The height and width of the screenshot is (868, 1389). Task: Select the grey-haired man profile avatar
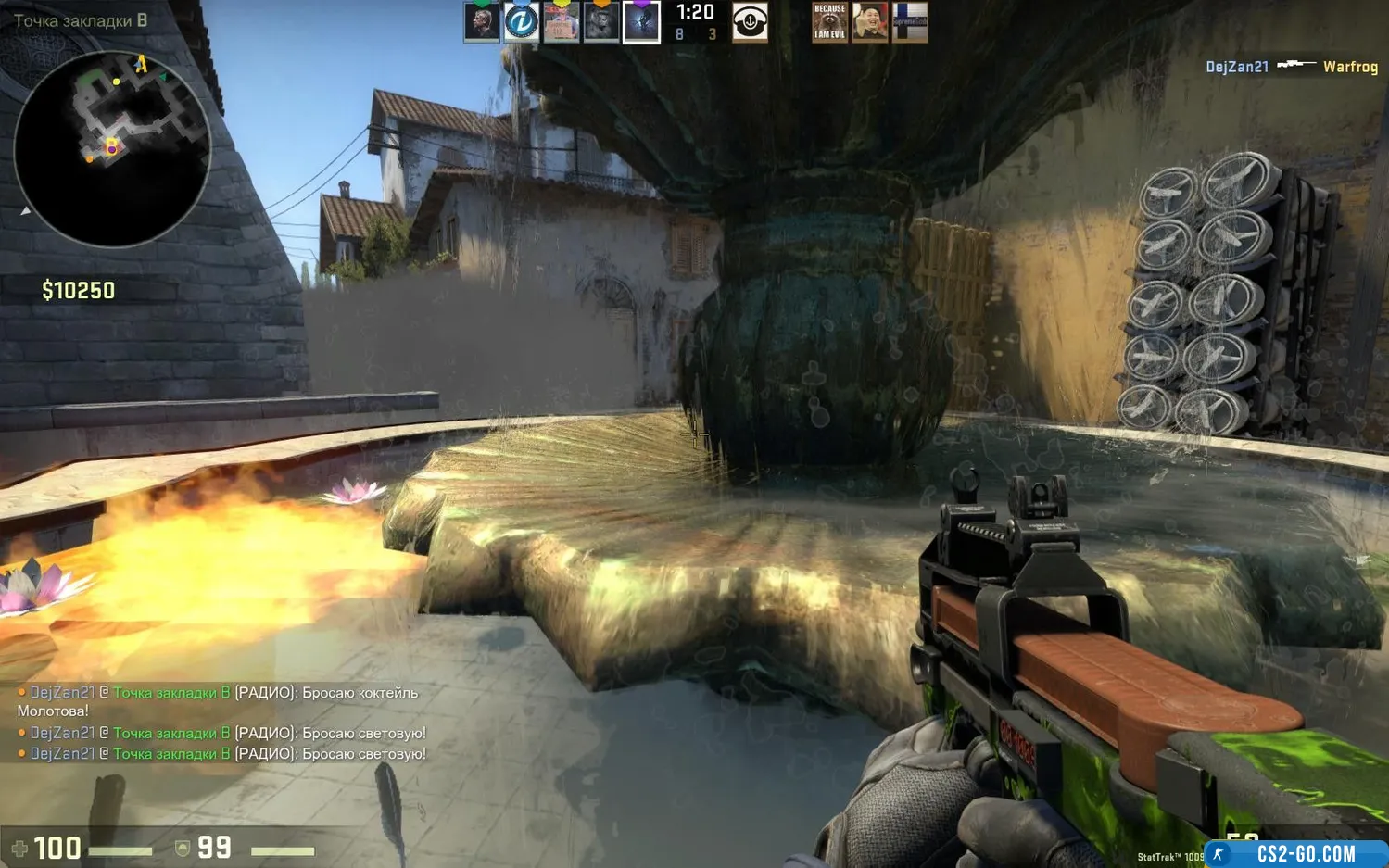481,22
